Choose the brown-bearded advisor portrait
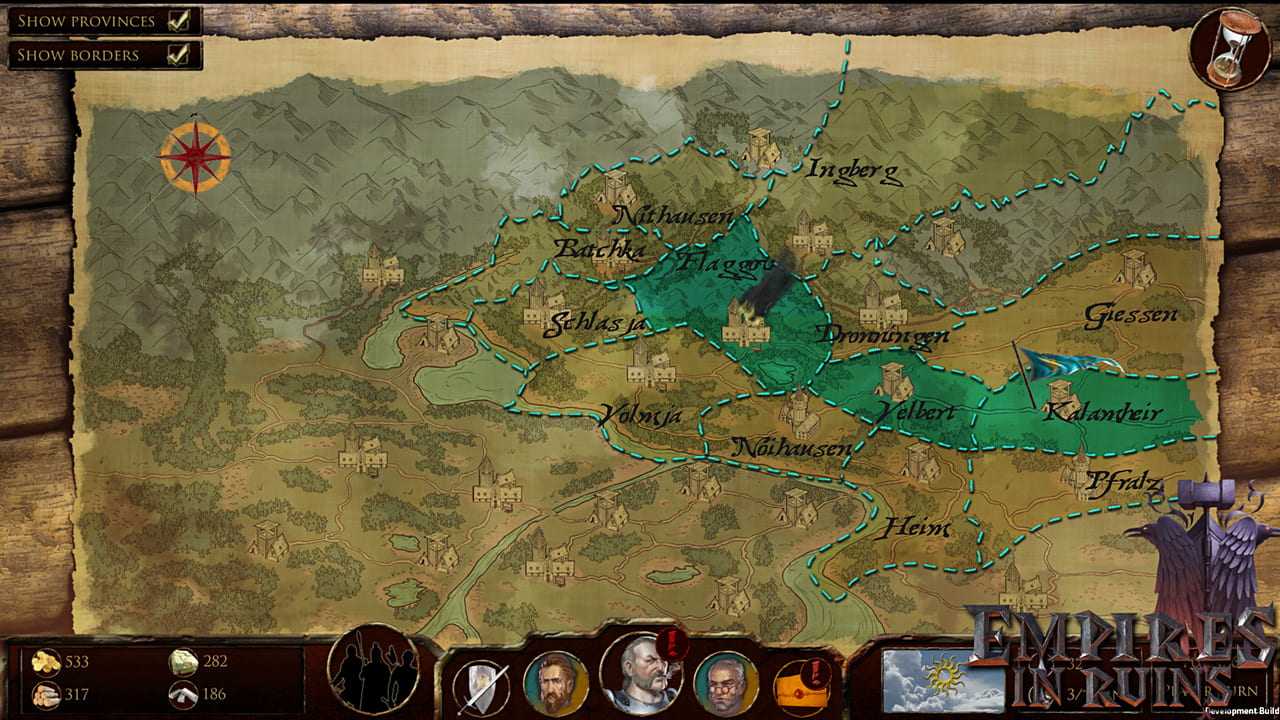 [x=555, y=682]
